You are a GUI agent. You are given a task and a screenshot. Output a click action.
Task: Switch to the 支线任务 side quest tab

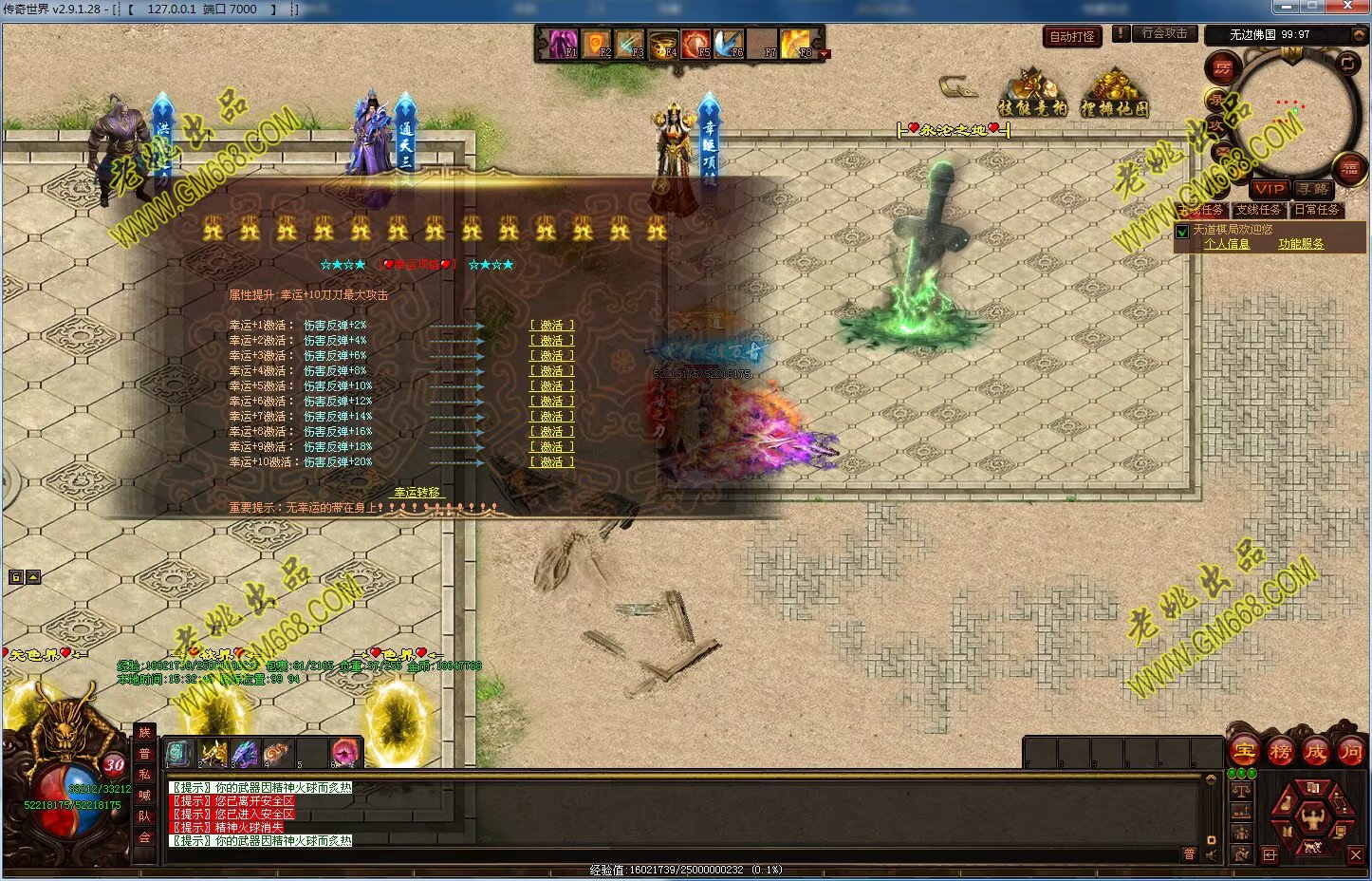point(1258,210)
